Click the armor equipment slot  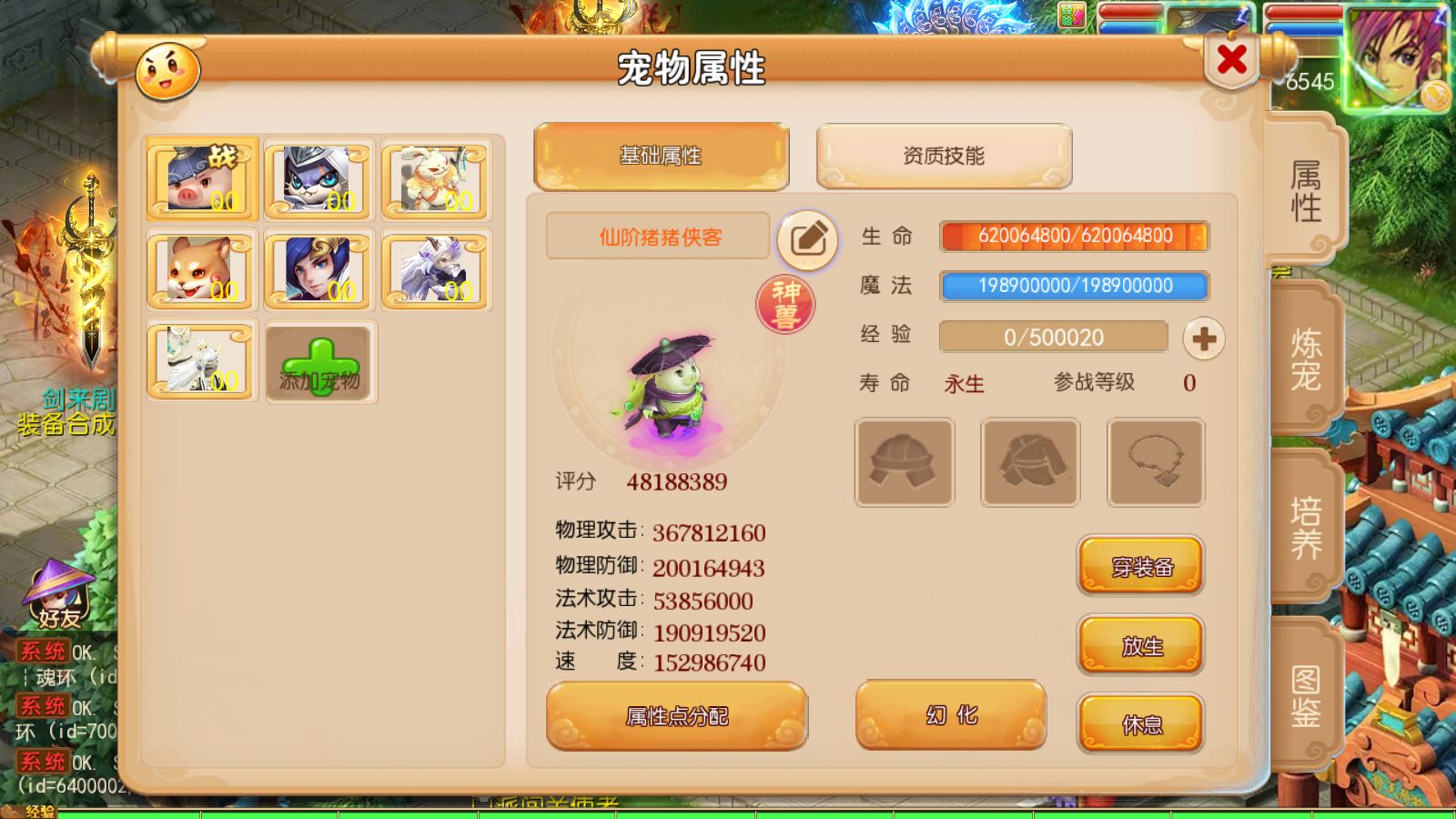(1029, 461)
